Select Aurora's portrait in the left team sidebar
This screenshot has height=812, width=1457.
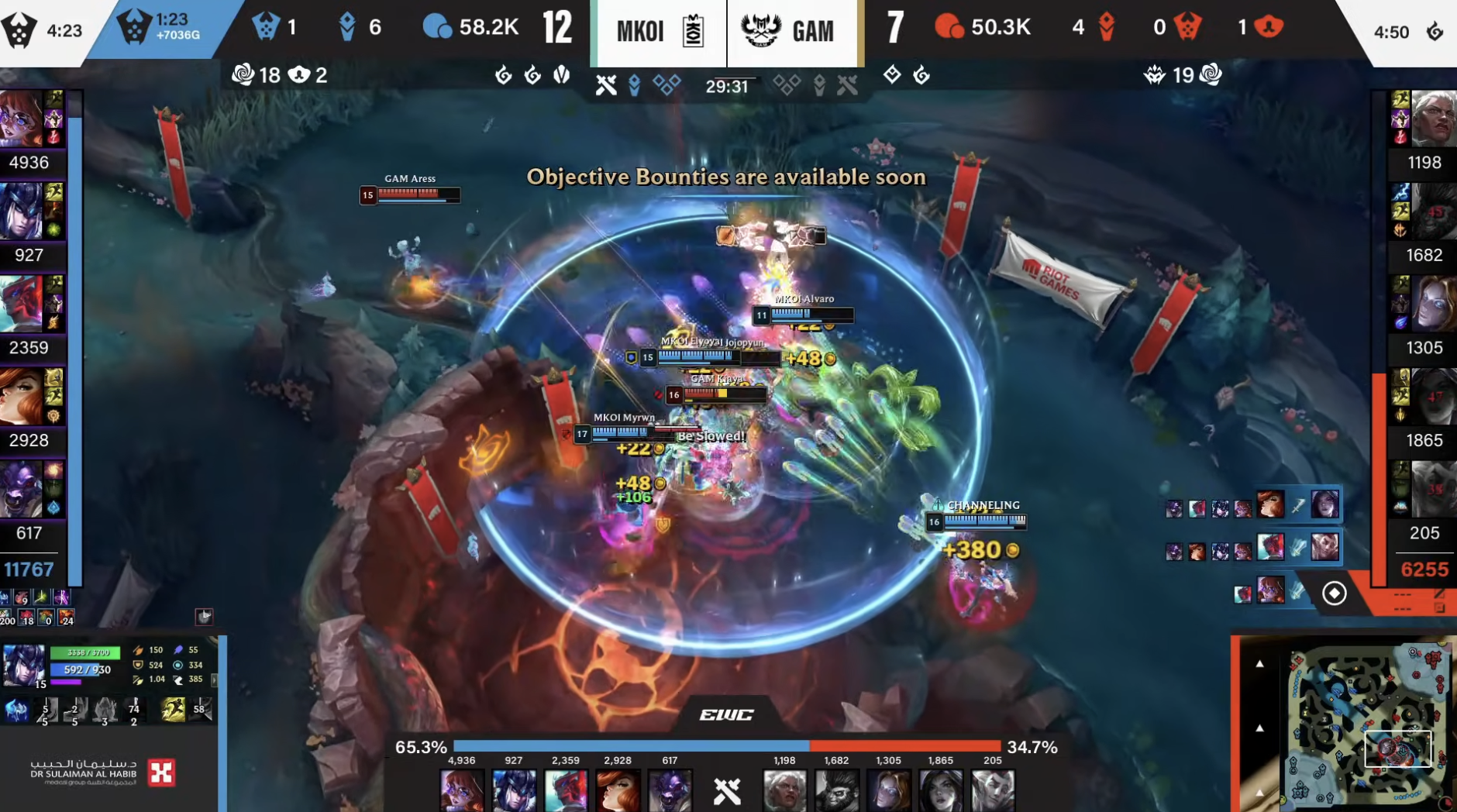click(x=21, y=119)
